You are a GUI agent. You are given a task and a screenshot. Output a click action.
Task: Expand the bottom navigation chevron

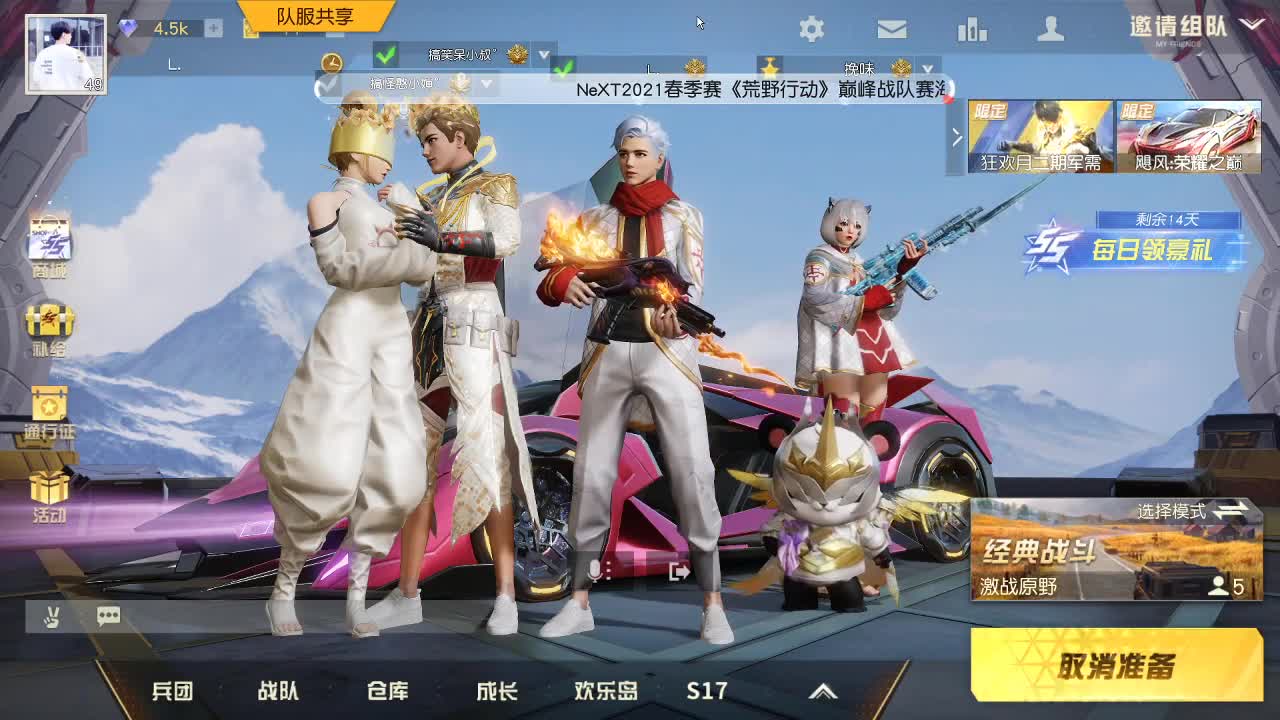[x=824, y=690]
